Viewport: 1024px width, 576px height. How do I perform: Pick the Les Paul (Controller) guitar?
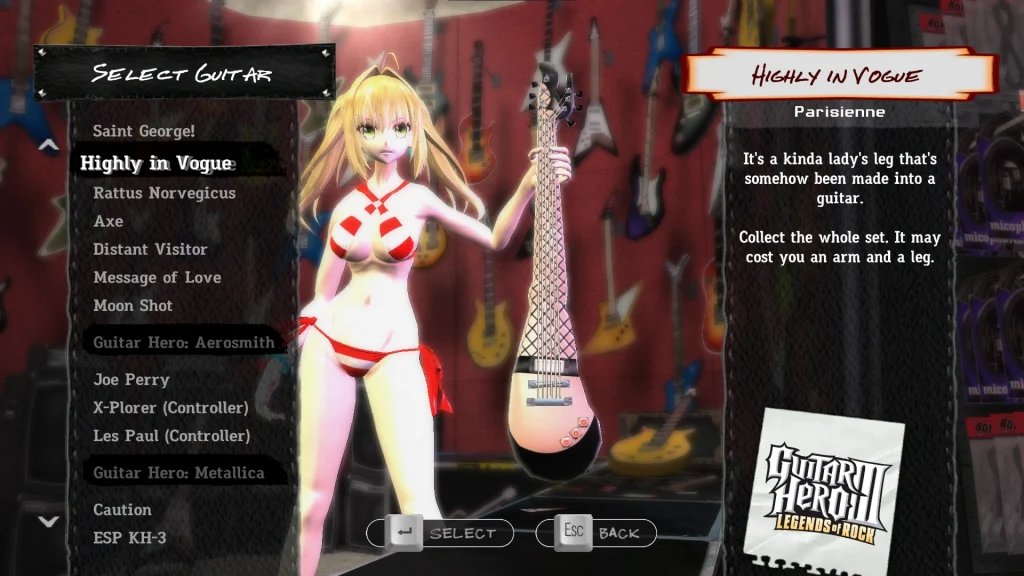[x=171, y=436]
